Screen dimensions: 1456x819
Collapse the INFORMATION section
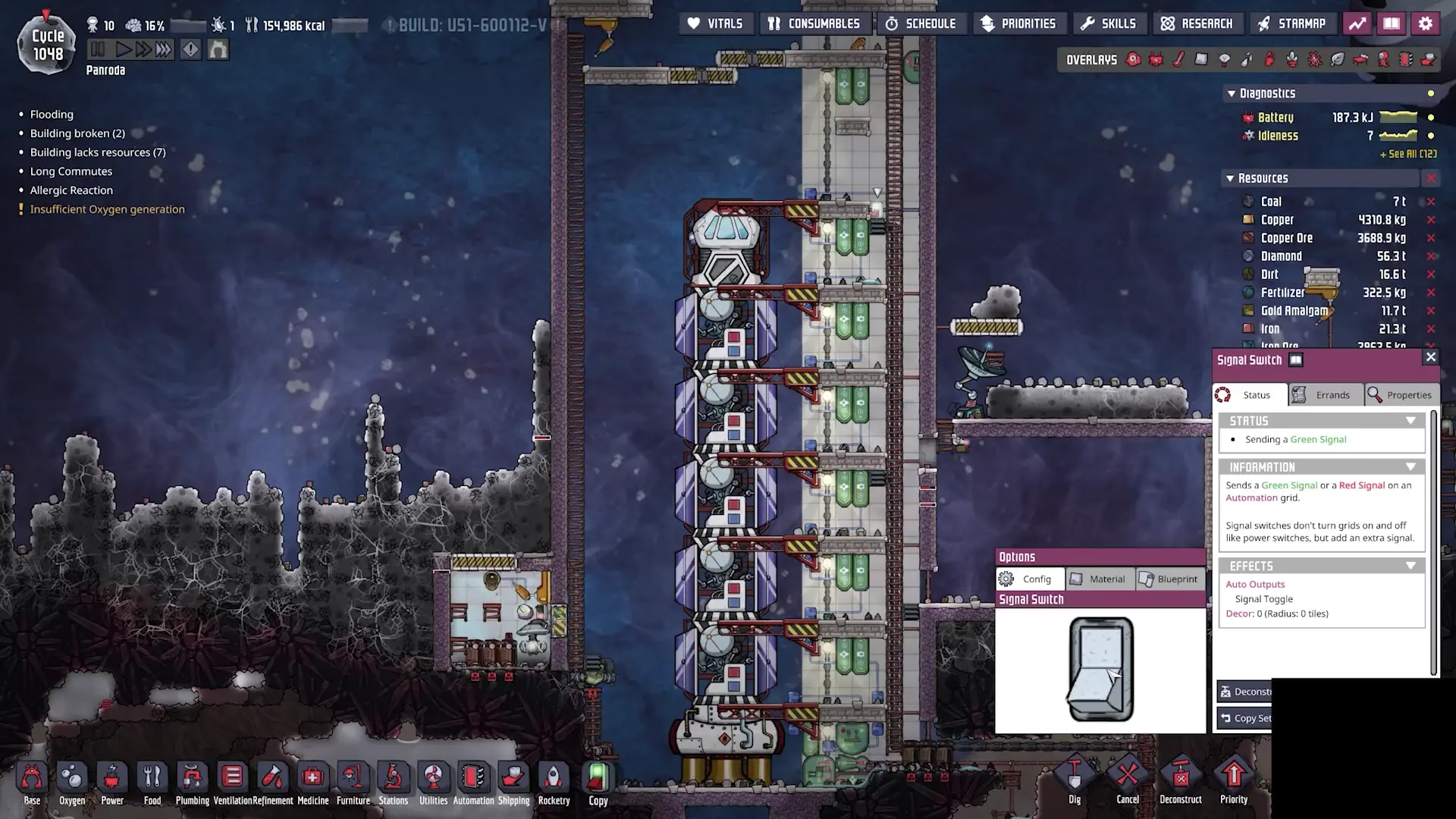click(1410, 466)
